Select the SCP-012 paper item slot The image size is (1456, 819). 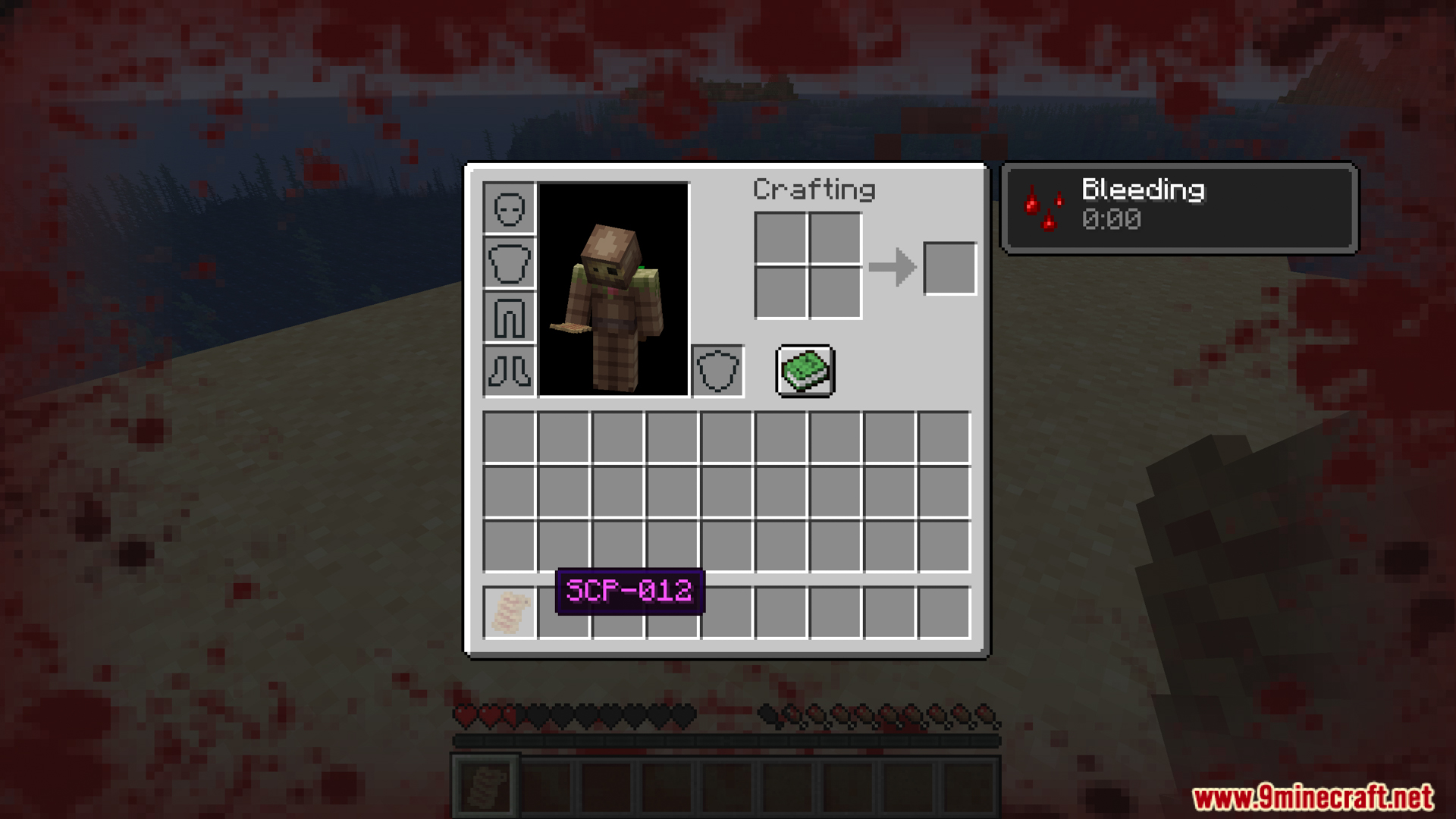510,612
